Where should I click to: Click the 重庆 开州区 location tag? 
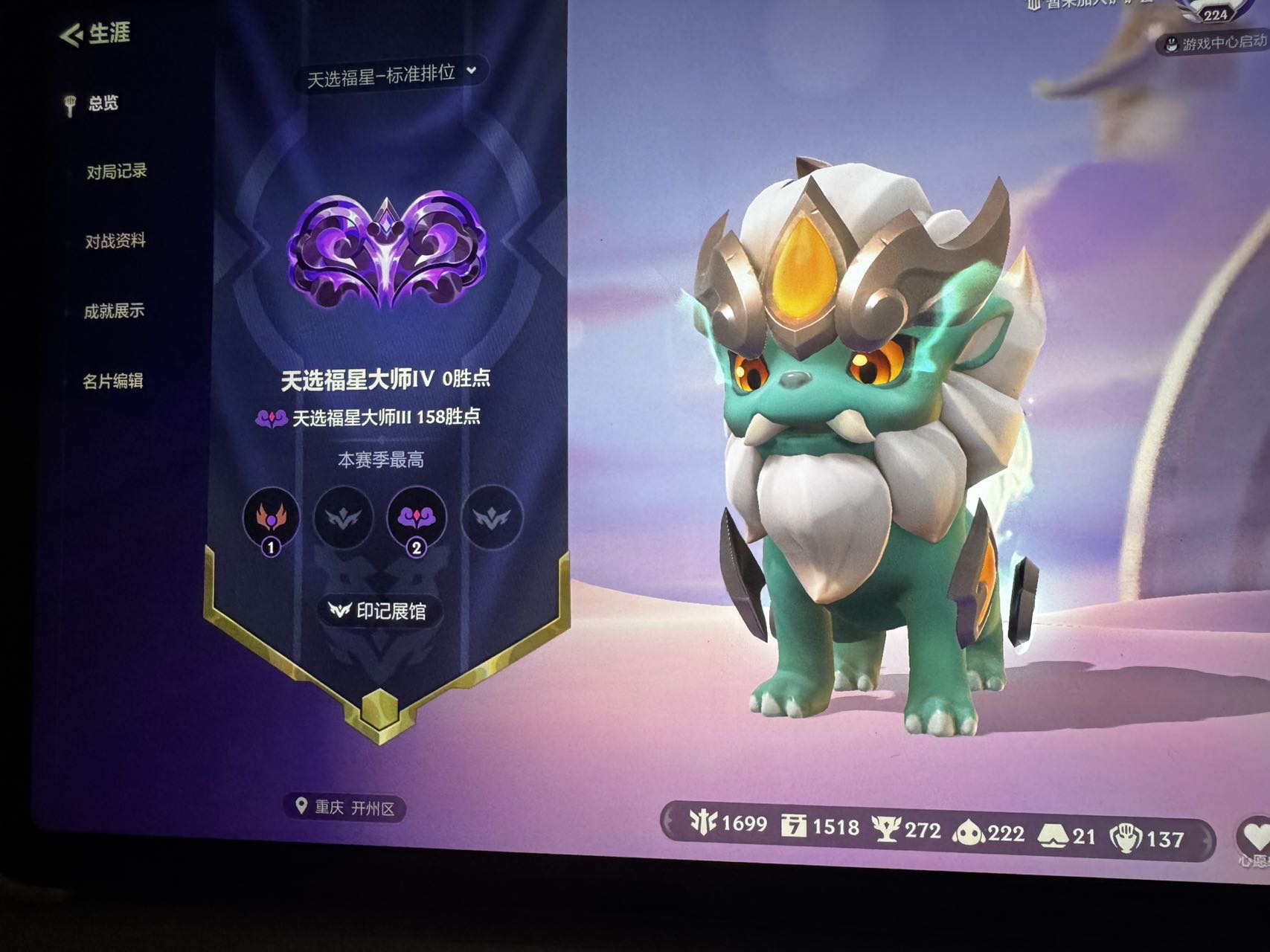point(345,807)
